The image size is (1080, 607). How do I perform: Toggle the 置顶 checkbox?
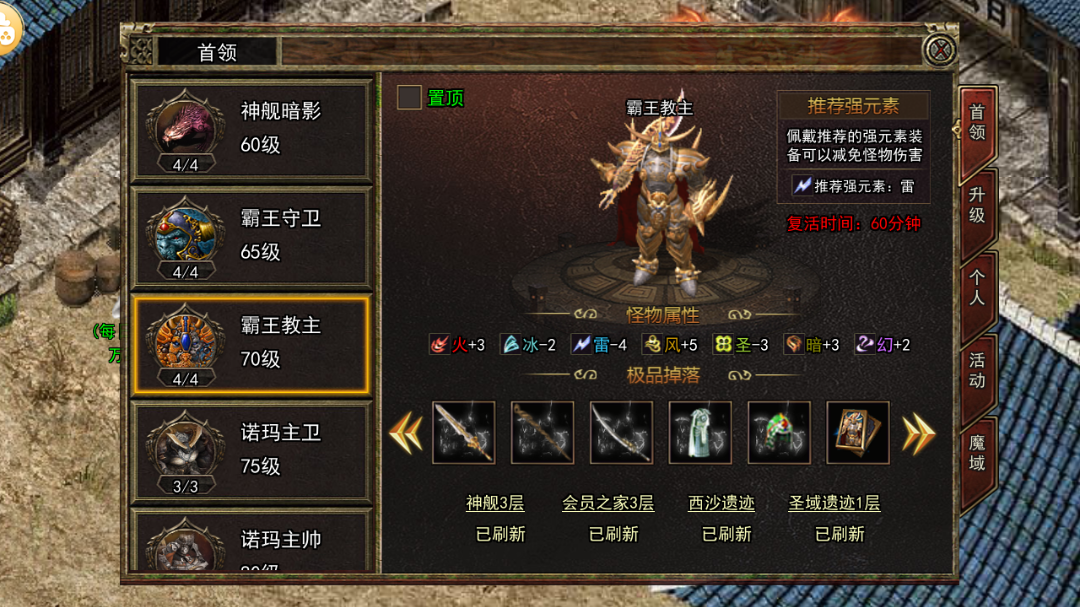click(x=409, y=98)
